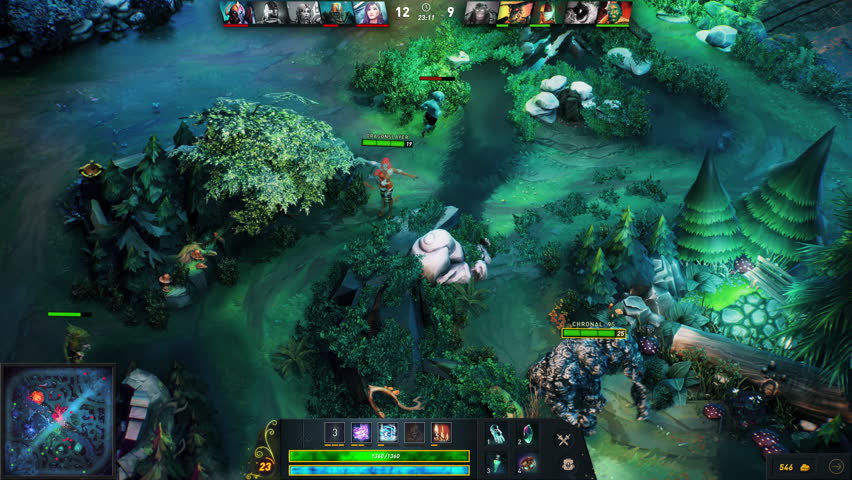Select the white-haired hero portrait

pyautogui.click(x=304, y=12)
